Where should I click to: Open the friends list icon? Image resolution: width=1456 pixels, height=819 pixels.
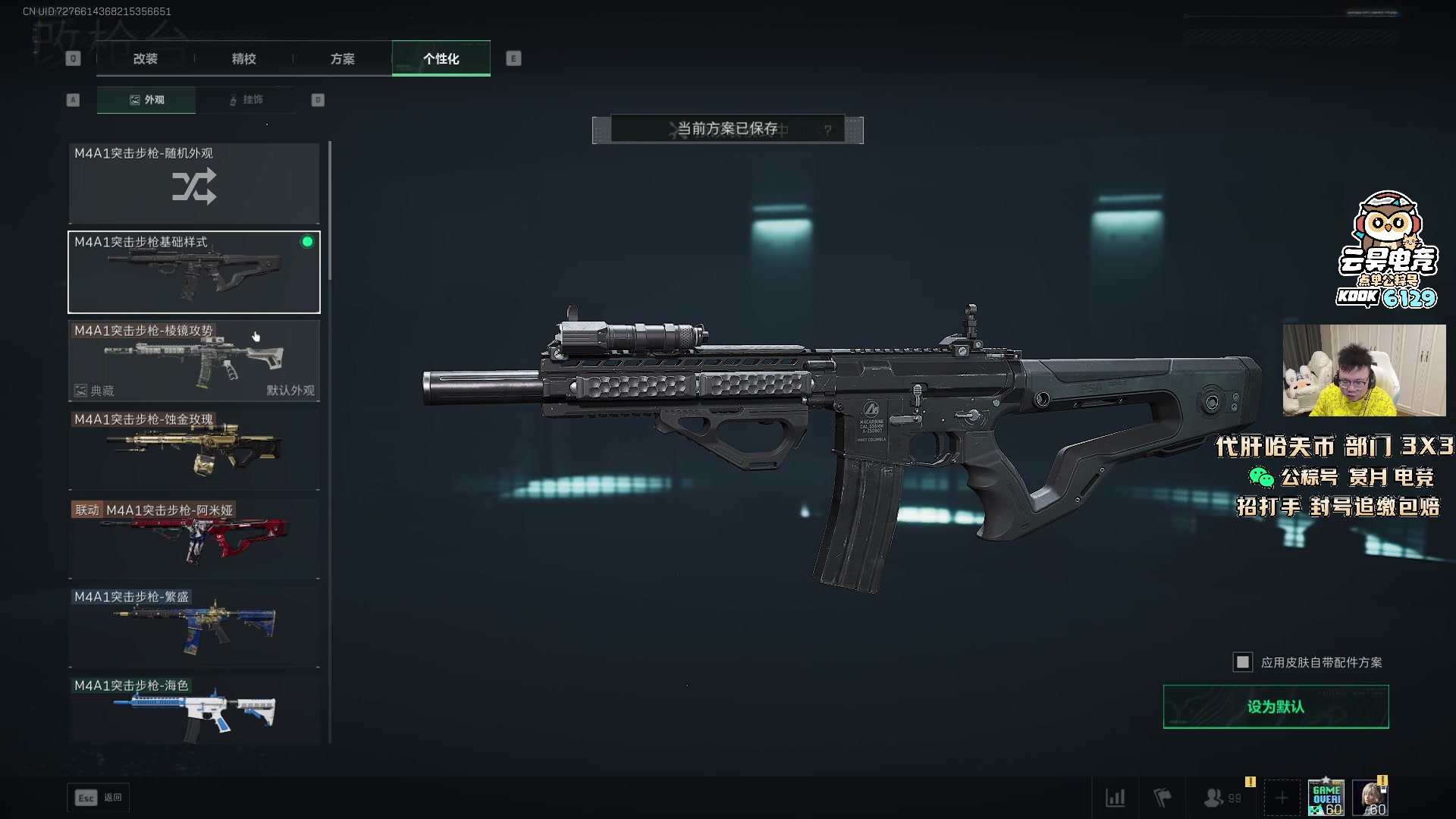(1215, 798)
